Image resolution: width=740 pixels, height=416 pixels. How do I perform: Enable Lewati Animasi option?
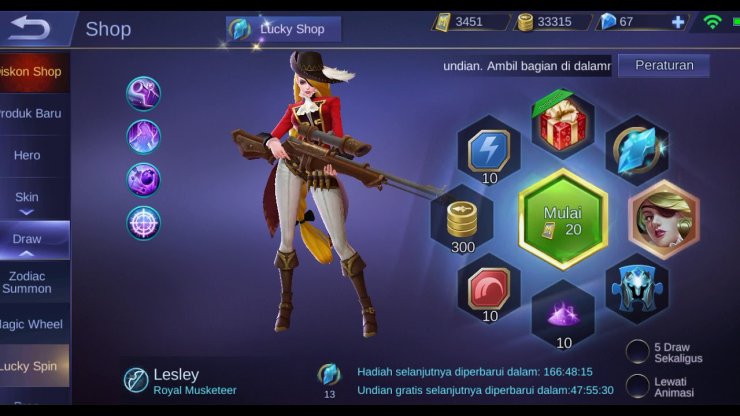(638, 386)
